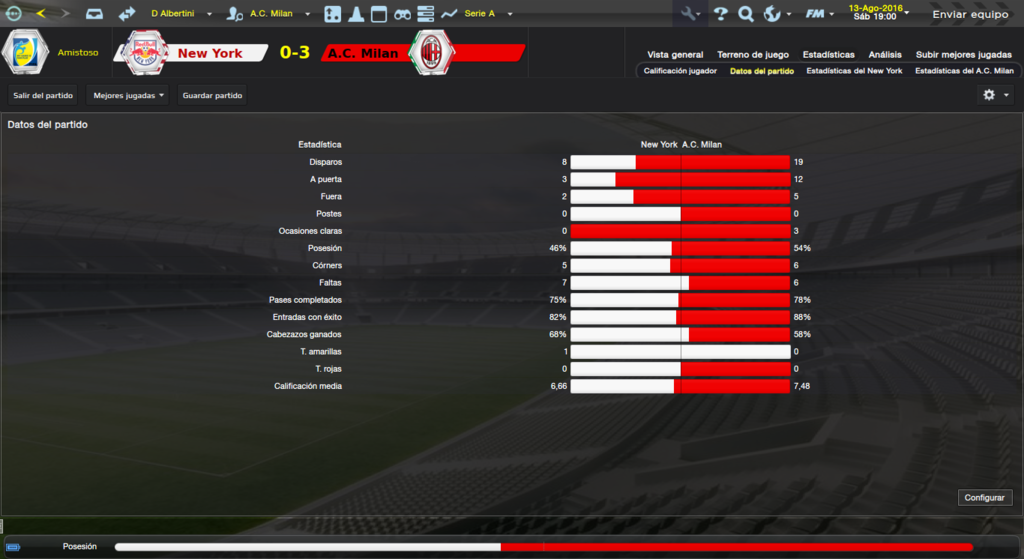
Task: Go back with the yellow arrow
Action: [41, 14]
